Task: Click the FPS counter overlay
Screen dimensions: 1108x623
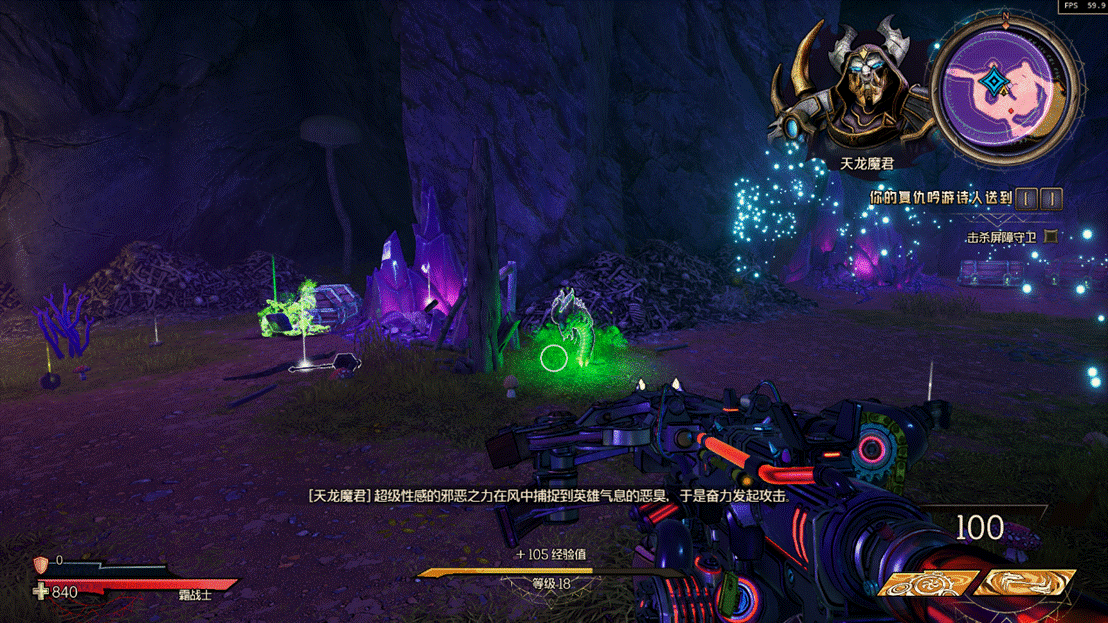Action: 1084,6
